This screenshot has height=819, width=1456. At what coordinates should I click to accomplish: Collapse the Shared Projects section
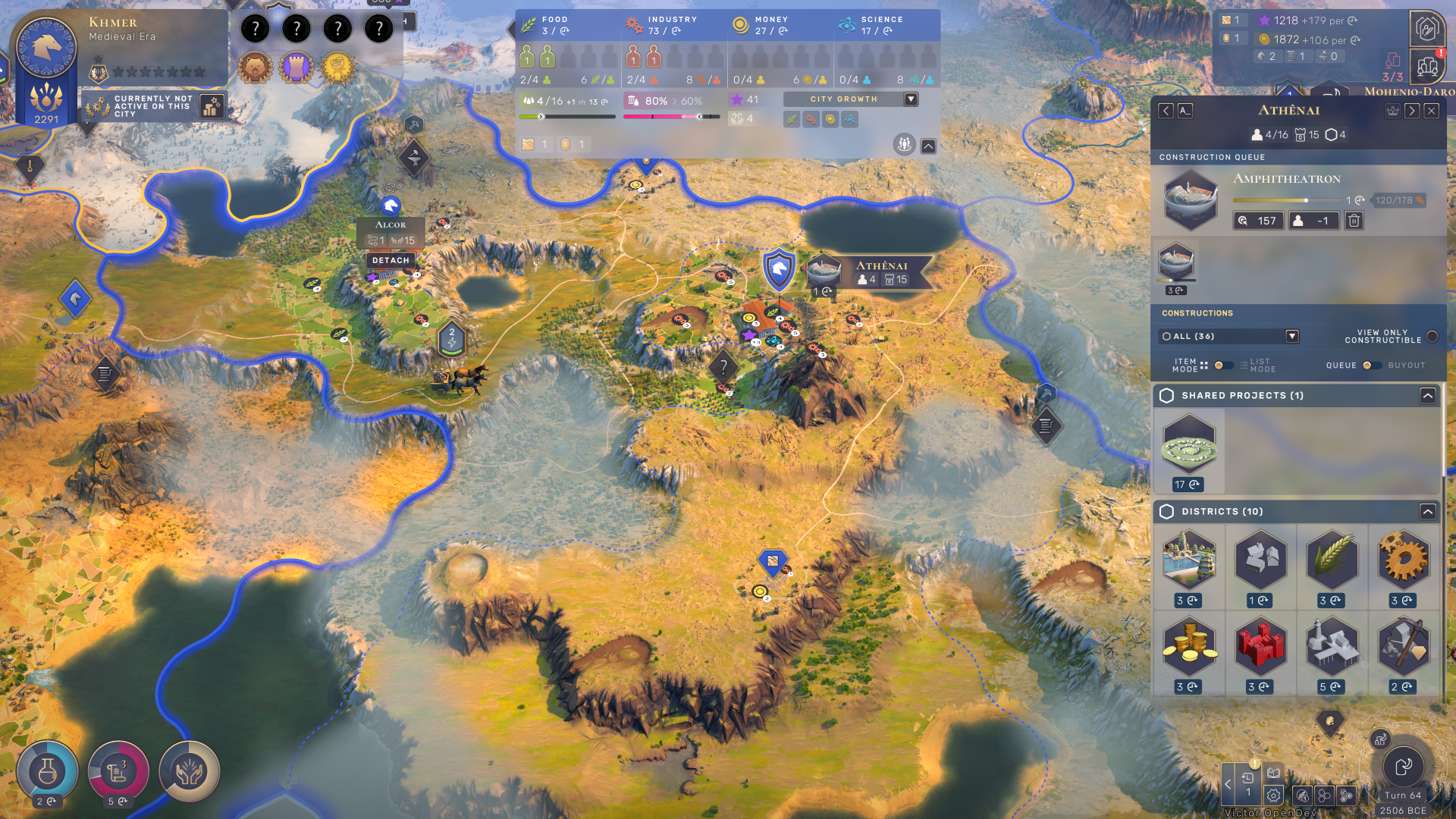point(1427,396)
